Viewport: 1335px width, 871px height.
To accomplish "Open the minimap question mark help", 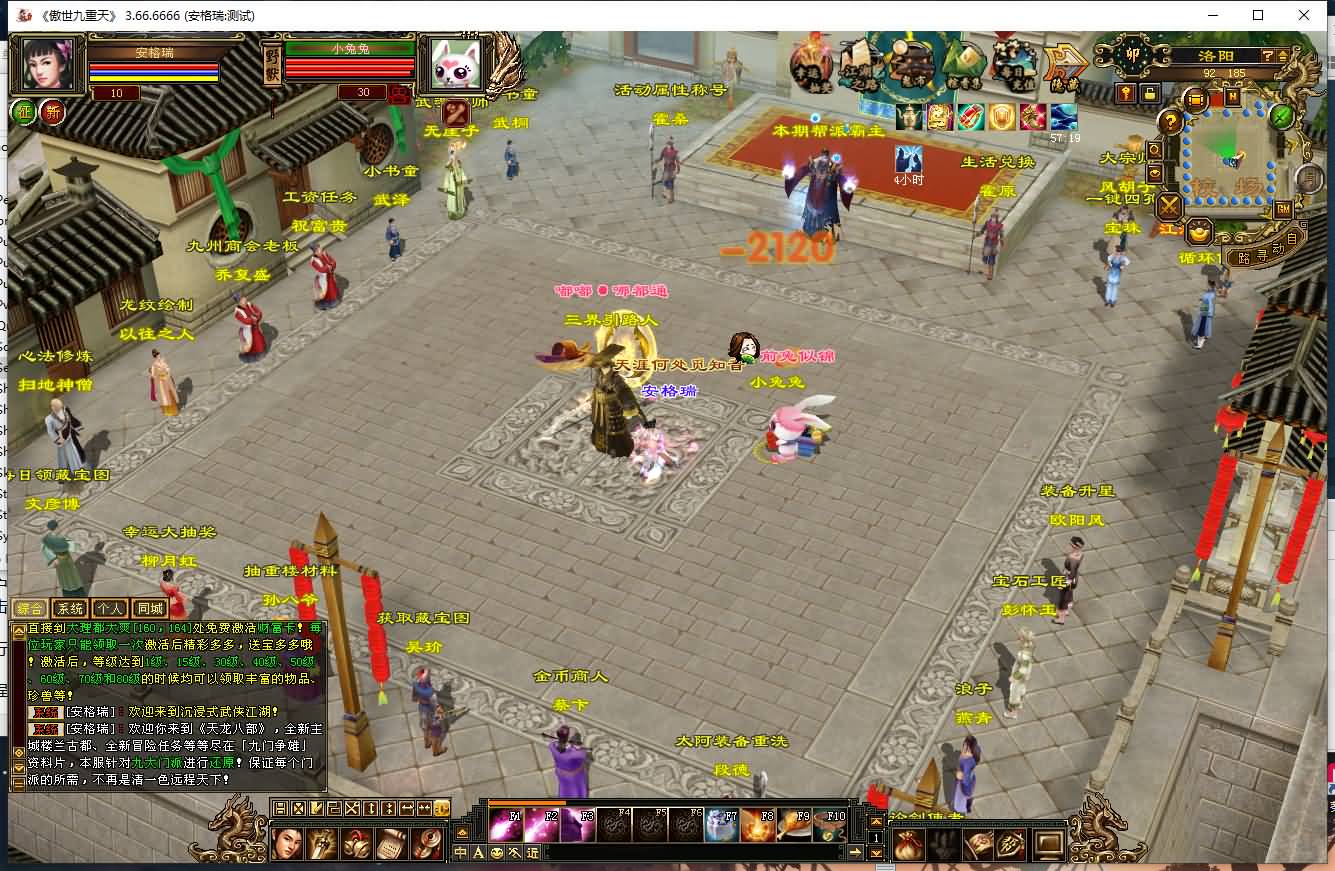I will (x=1170, y=122).
